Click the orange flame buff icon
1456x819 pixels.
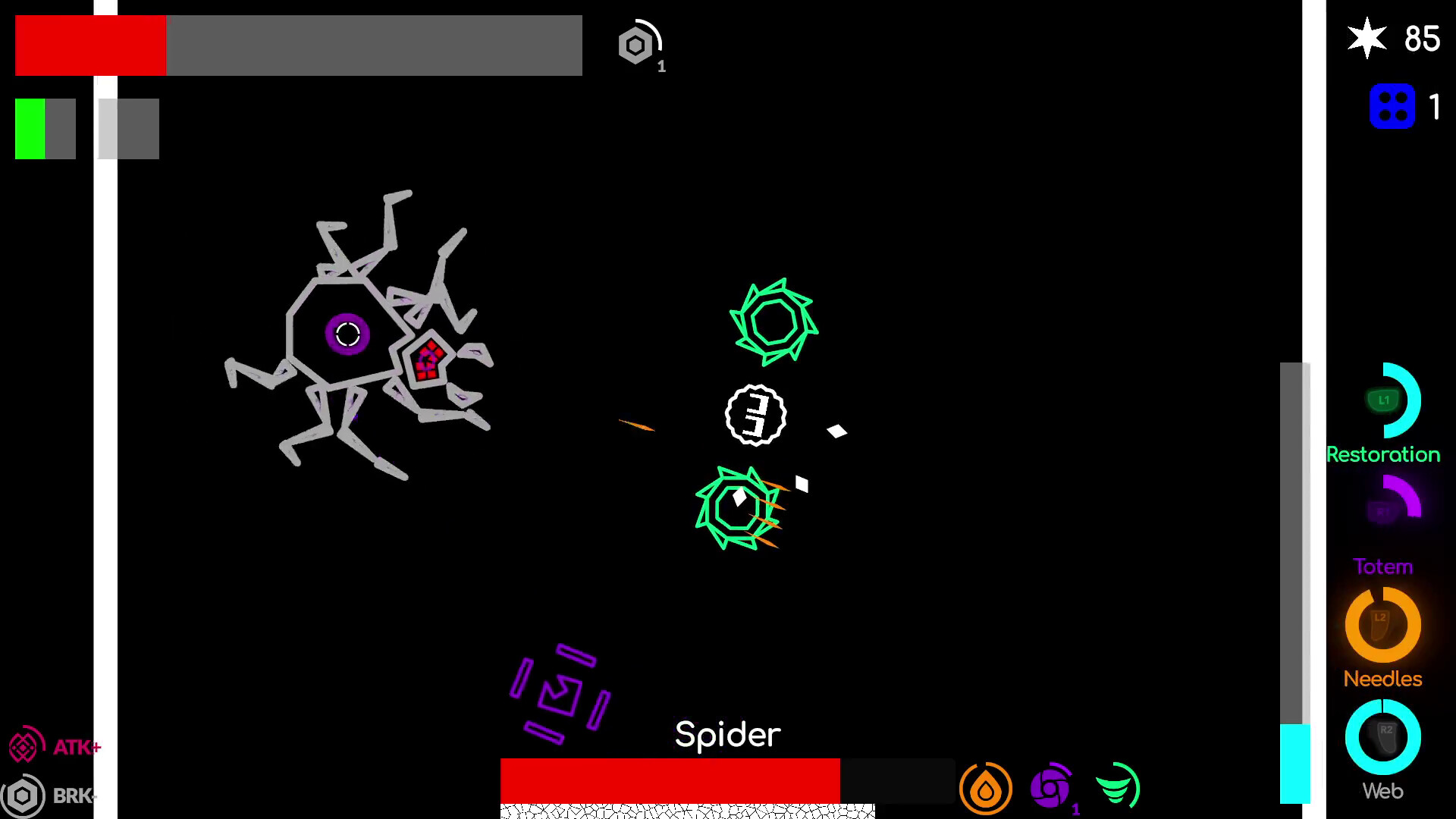coord(985,789)
